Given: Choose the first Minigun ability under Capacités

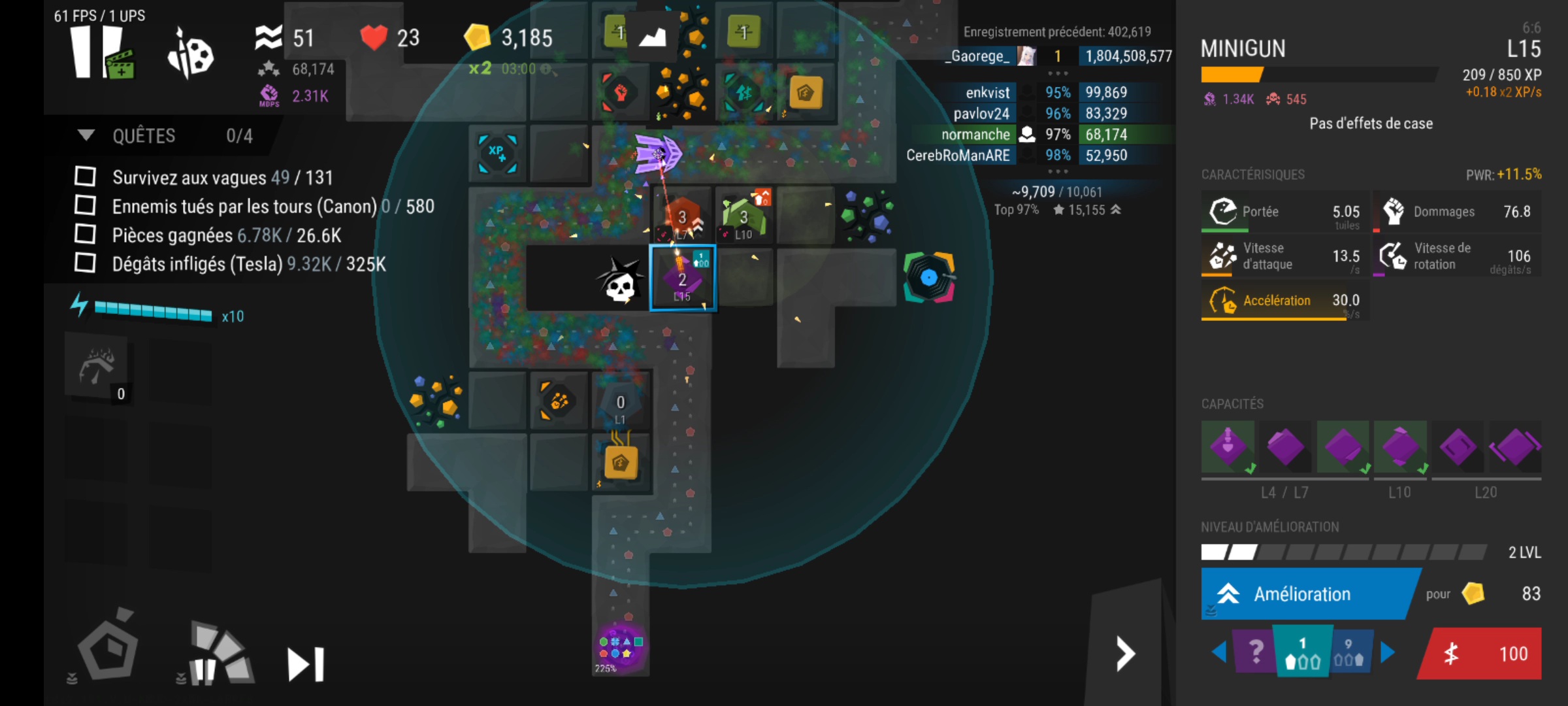Looking at the screenshot, I should [1228, 448].
